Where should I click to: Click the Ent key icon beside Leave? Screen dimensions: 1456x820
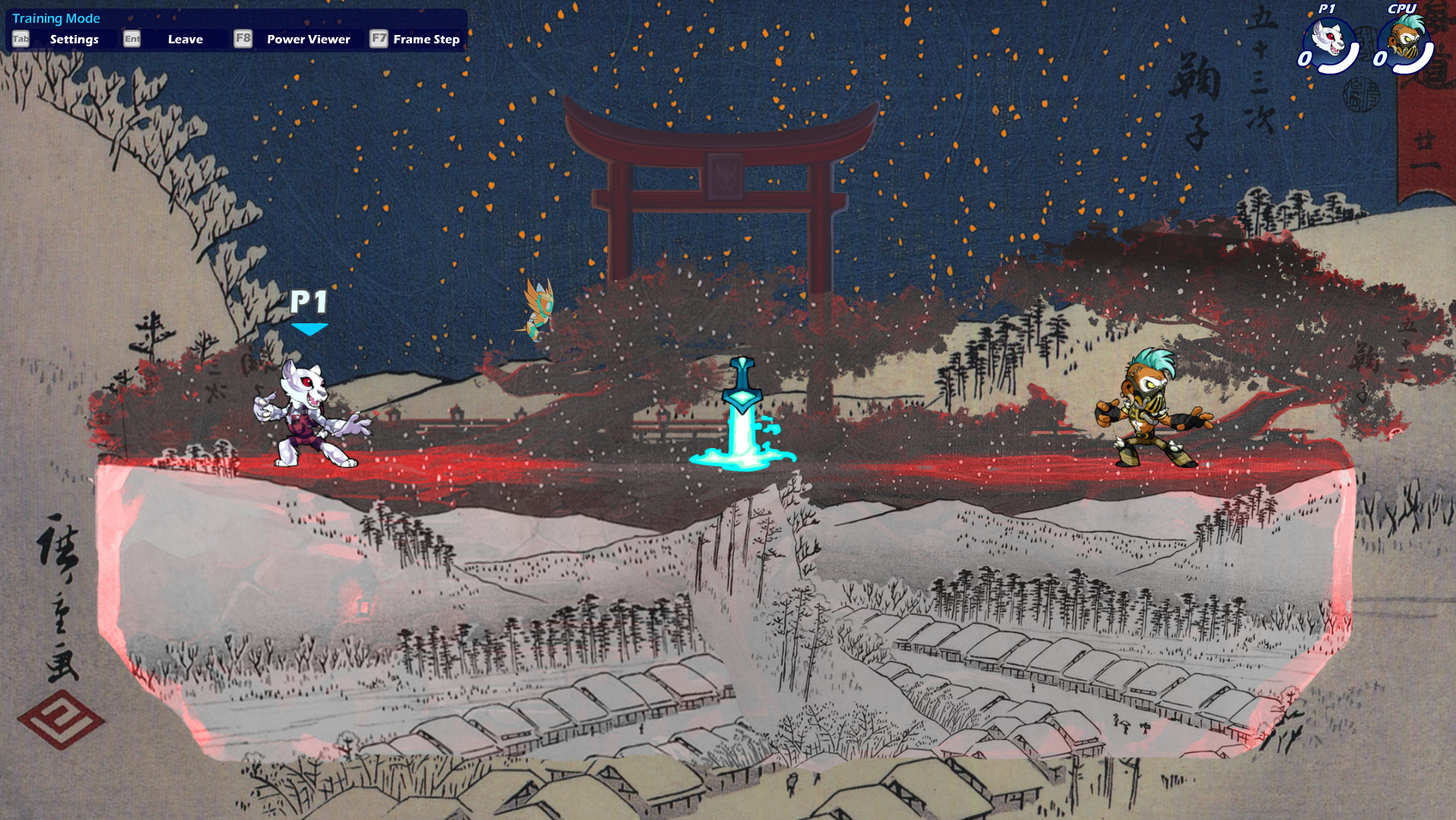coord(132,38)
